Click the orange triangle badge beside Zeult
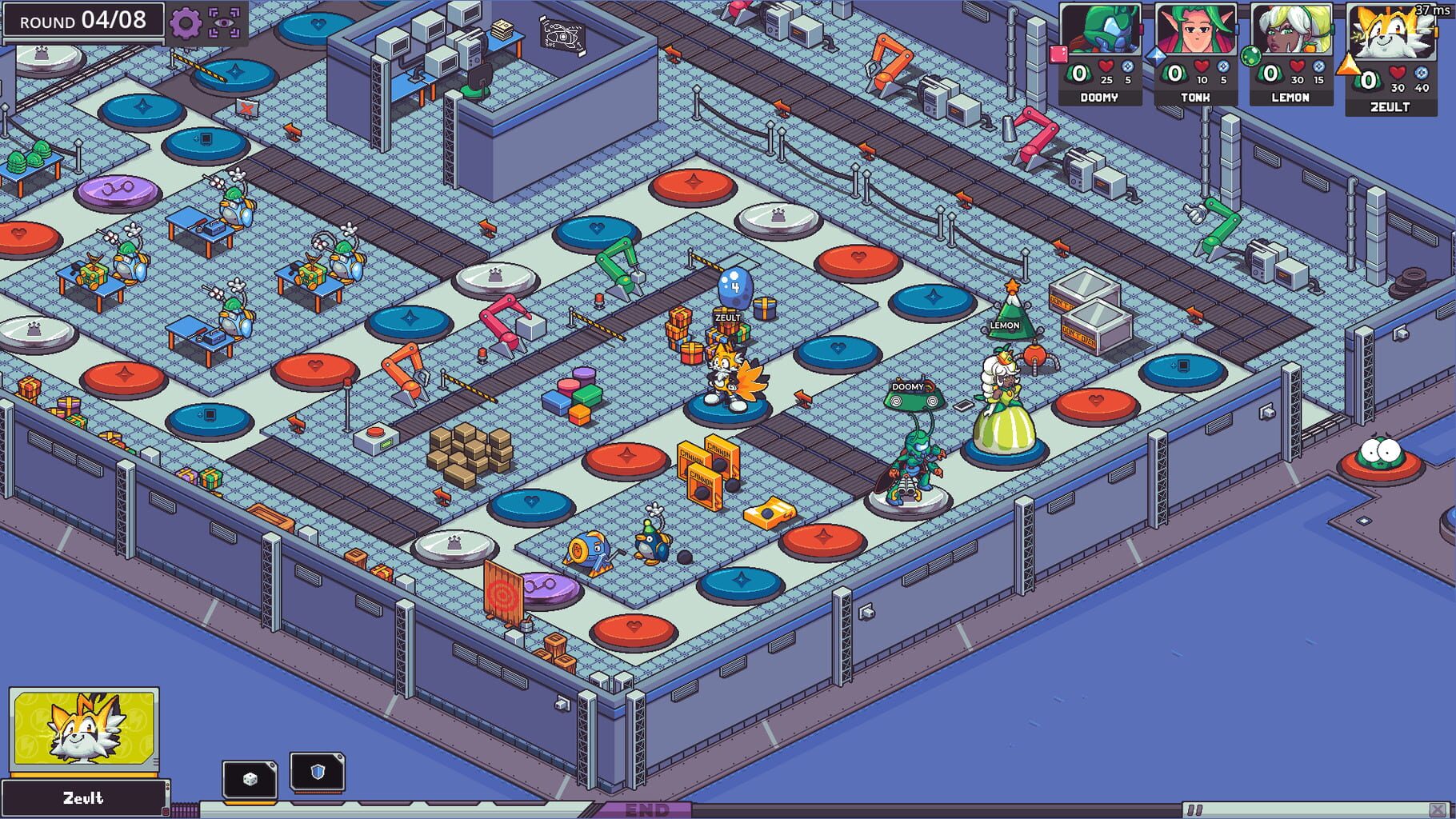The width and height of the screenshot is (1456, 819). point(1350,66)
